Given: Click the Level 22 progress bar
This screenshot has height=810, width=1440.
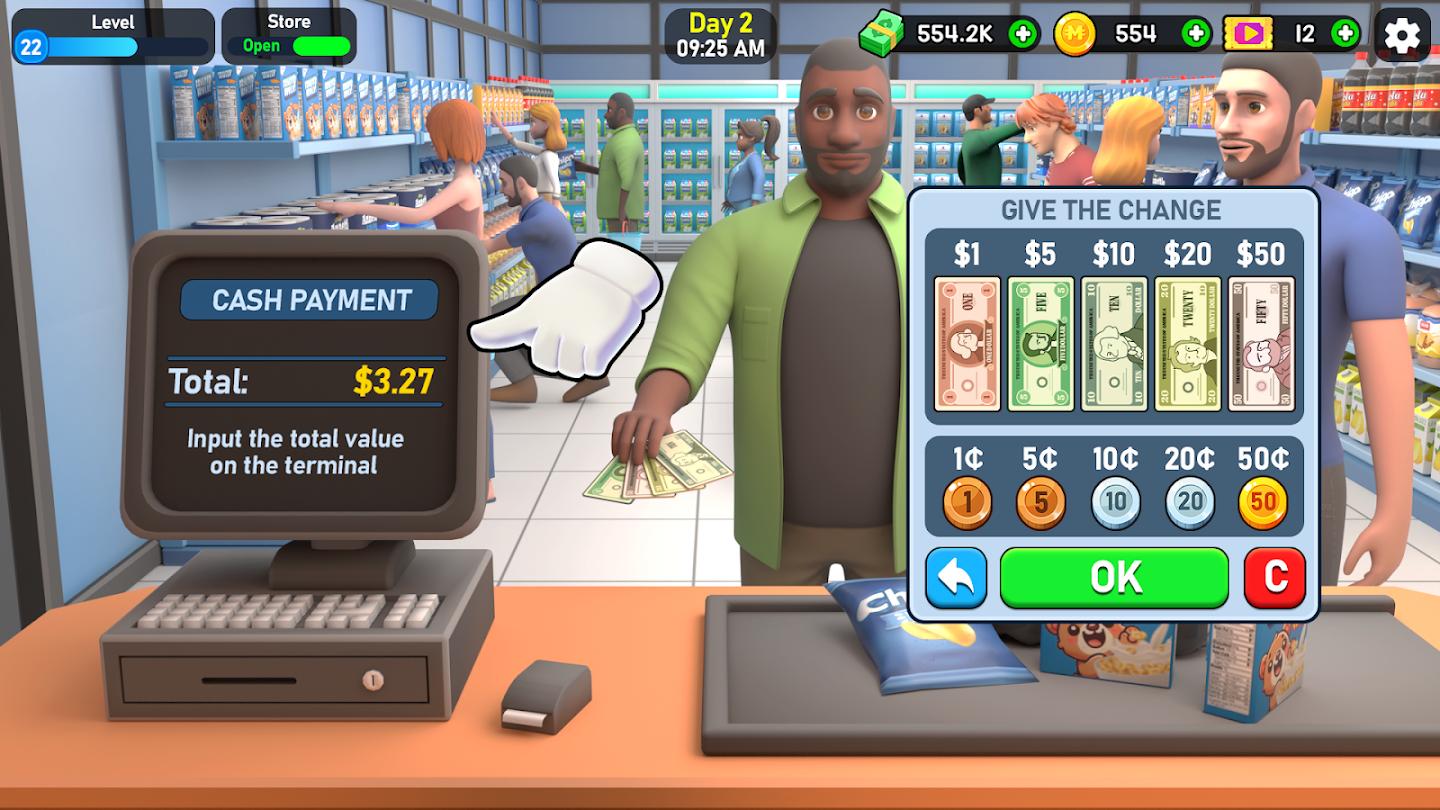Looking at the screenshot, I should [113, 43].
